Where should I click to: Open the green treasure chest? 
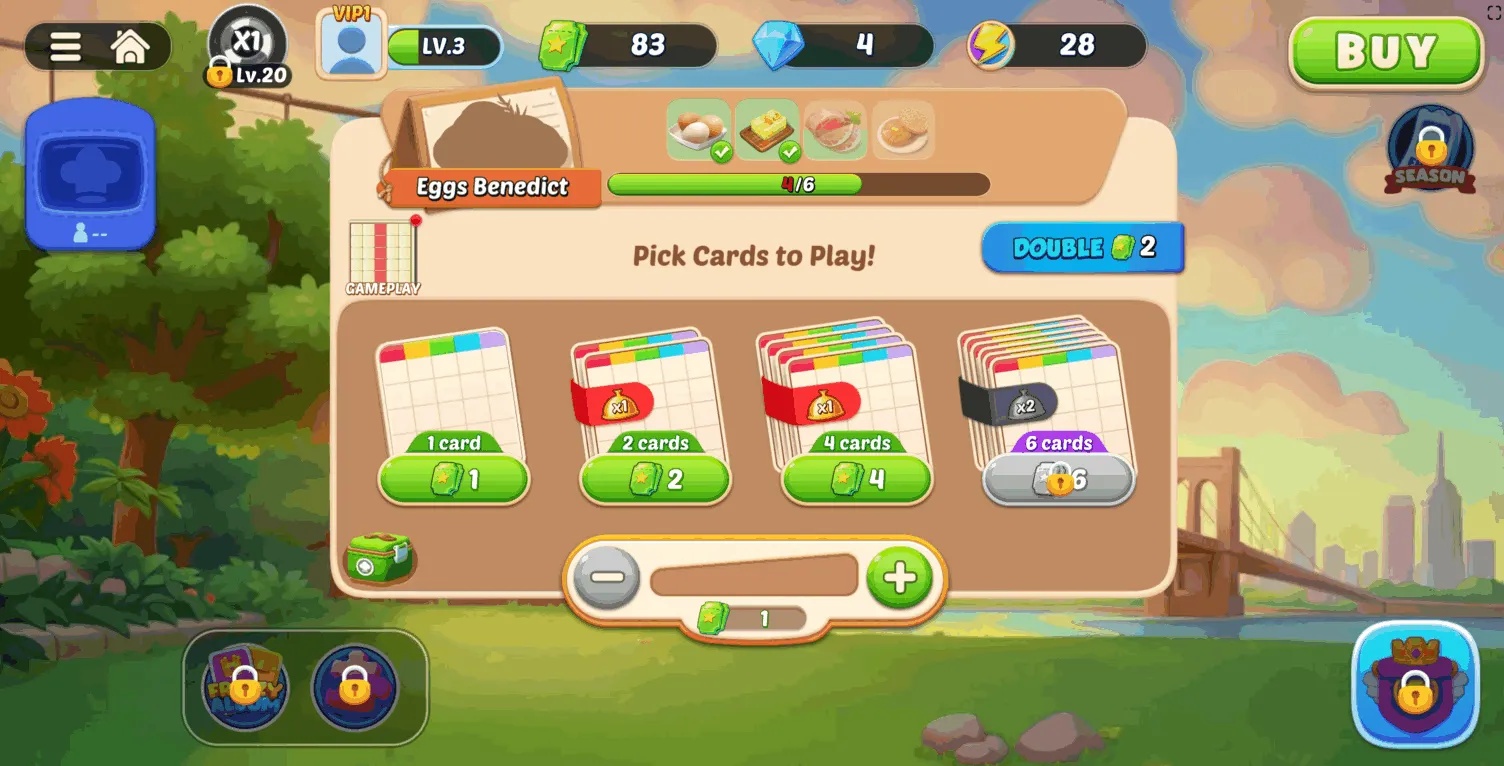(379, 558)
